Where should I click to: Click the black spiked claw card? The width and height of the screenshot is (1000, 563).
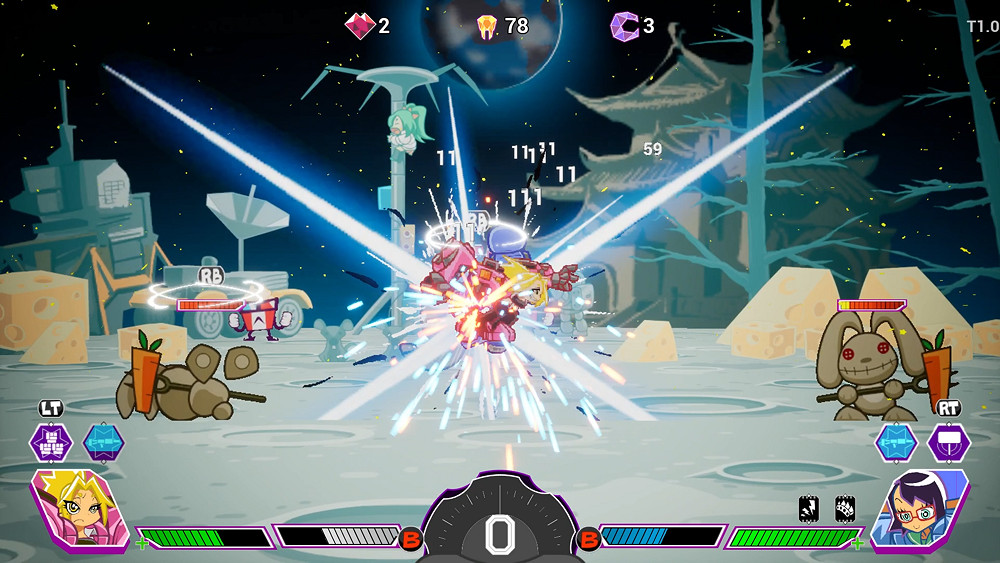click(x=845, y=509)
